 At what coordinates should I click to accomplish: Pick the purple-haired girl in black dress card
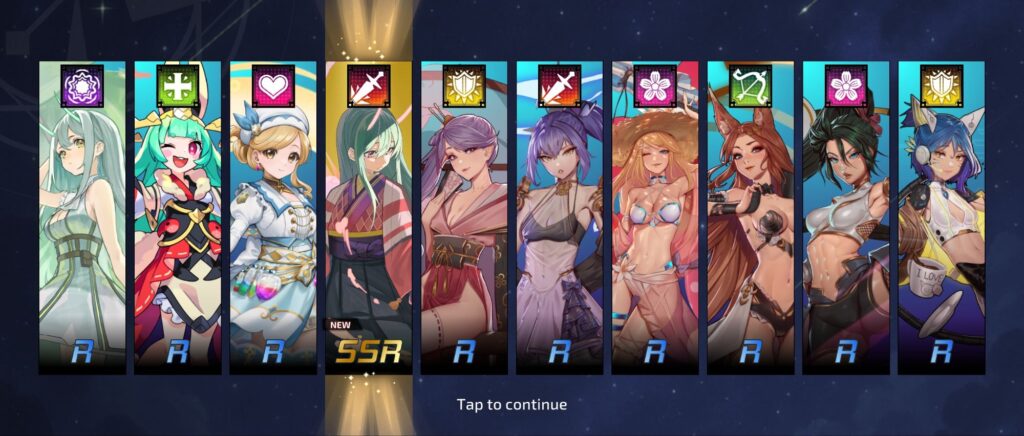[559, 220]
